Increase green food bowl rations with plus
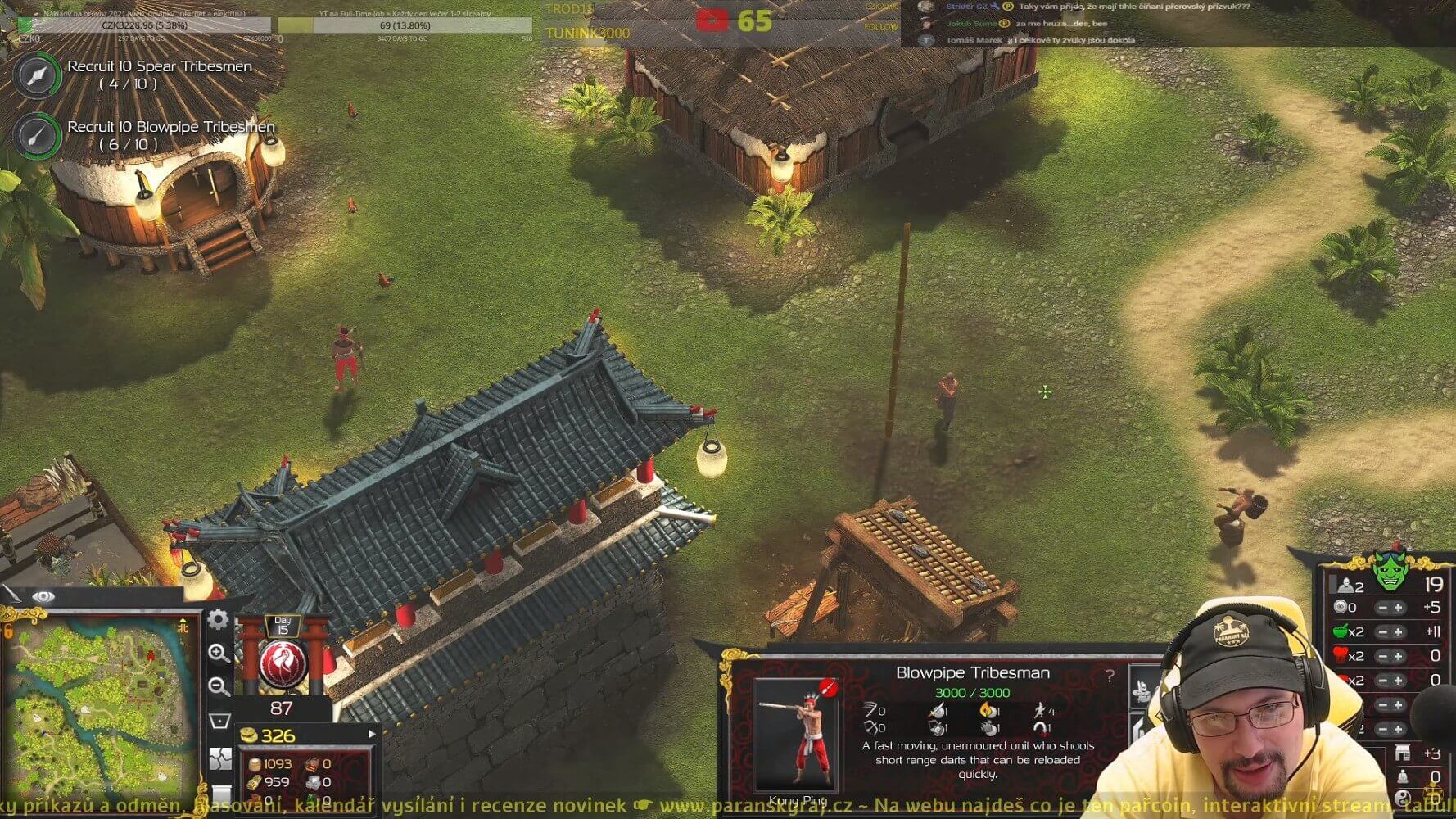The height and width of the screenshot is (819, 1456). click(x=1399, y=632)
